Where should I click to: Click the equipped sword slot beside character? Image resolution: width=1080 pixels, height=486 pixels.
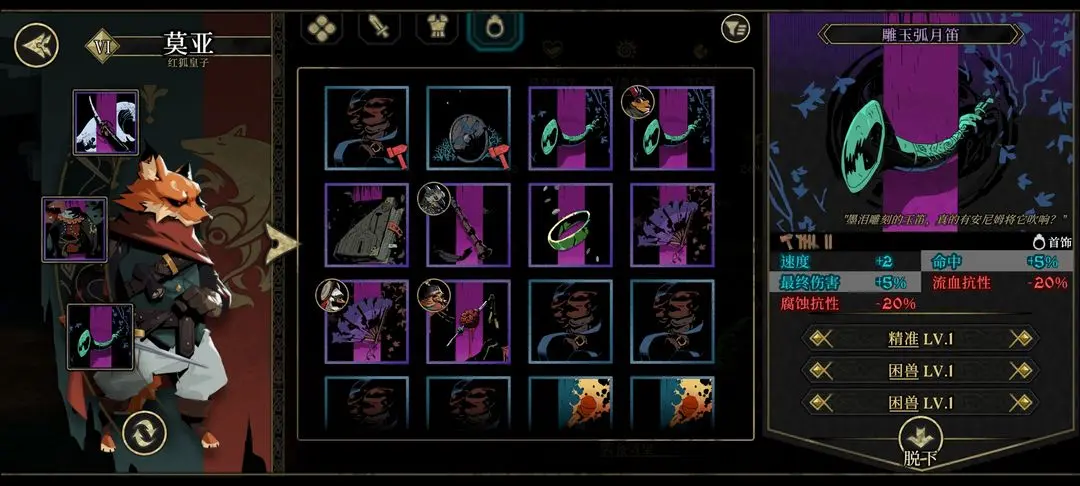point(105,122)
